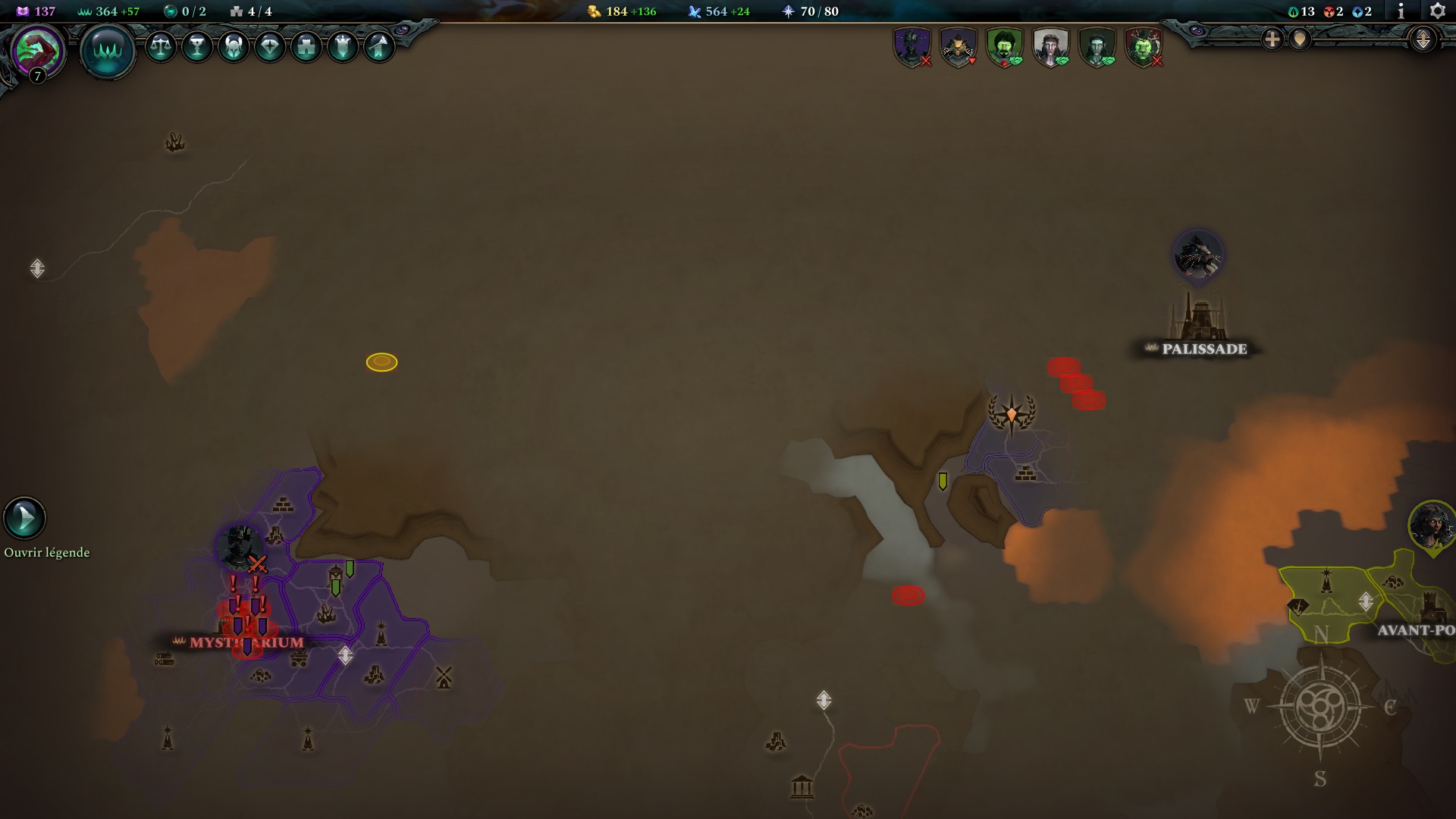Image resolution: width=1456 pixels, height=819 pixels.
Task: Open the tome of magic crown icon
Action: click(108, 52)
